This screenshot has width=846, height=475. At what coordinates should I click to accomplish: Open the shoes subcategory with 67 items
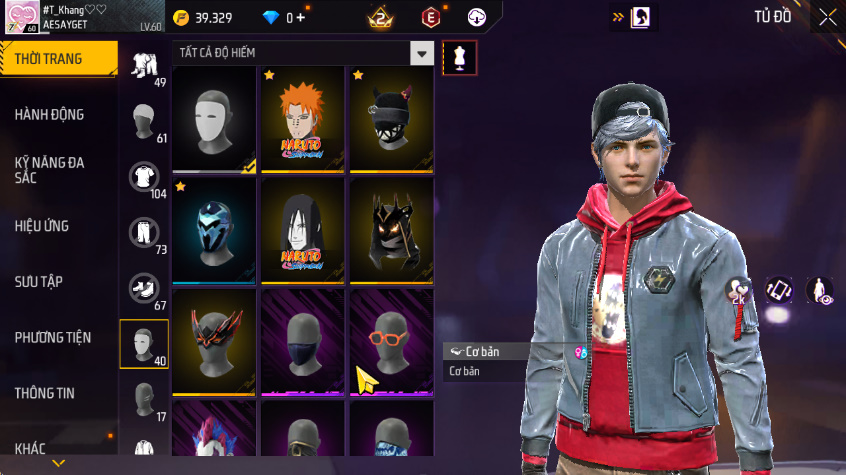[x=145, y=289]
